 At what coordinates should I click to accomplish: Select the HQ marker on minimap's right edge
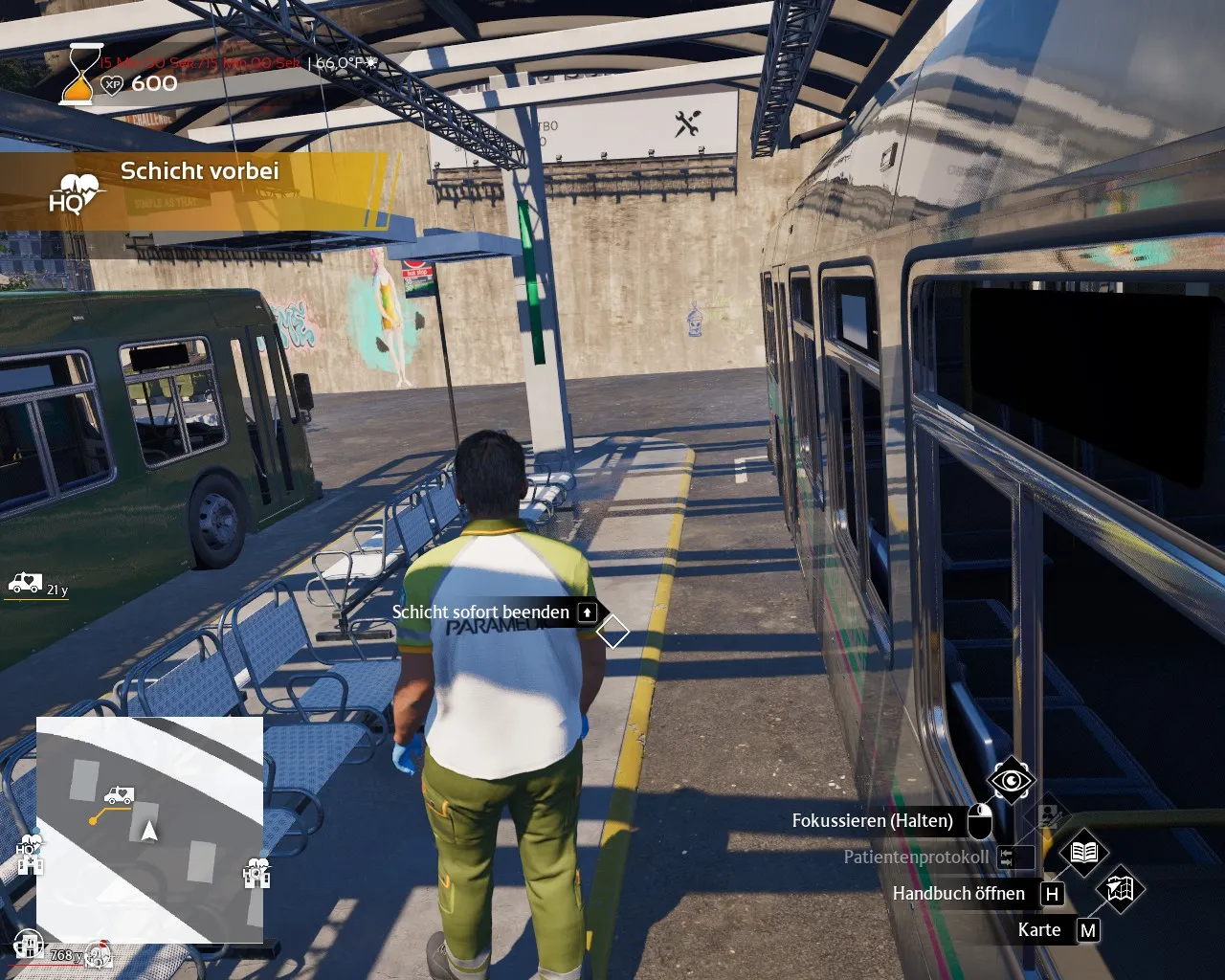(256, 873)
